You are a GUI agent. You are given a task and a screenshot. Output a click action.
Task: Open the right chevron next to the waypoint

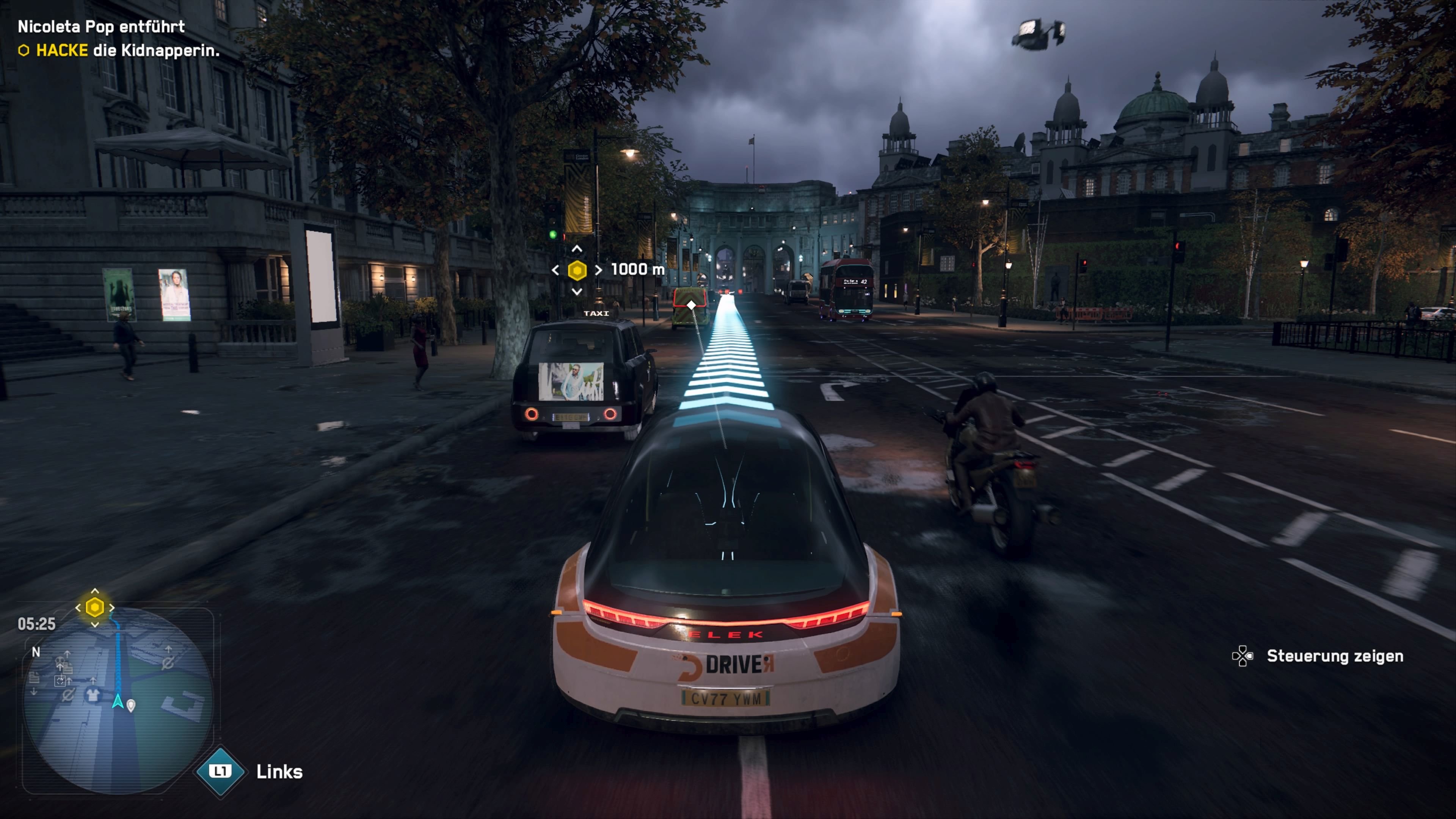tap(598, 270)
